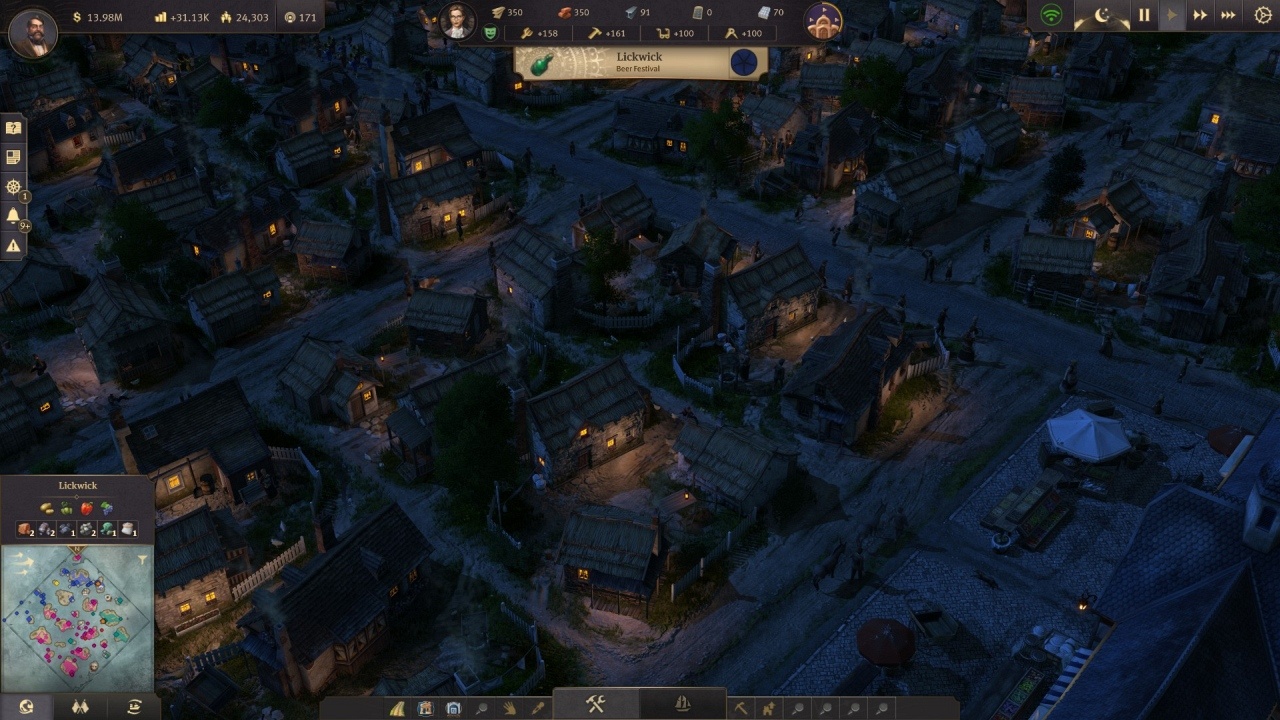Open the trade routes ship button
The width and height of the screenshot is (1280, 720).
134,707
